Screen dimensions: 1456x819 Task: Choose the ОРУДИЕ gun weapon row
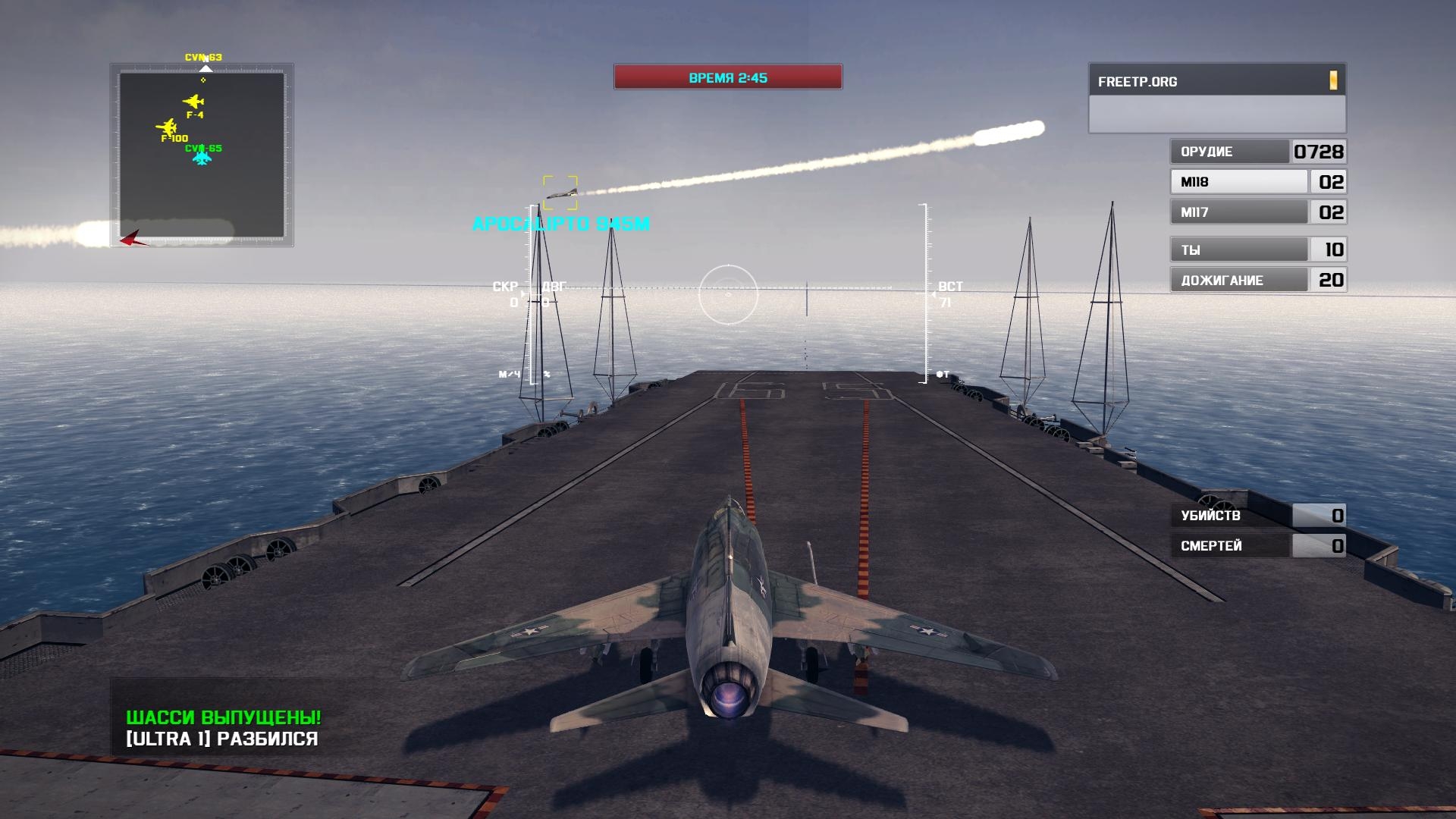[x=1257, y=152]
